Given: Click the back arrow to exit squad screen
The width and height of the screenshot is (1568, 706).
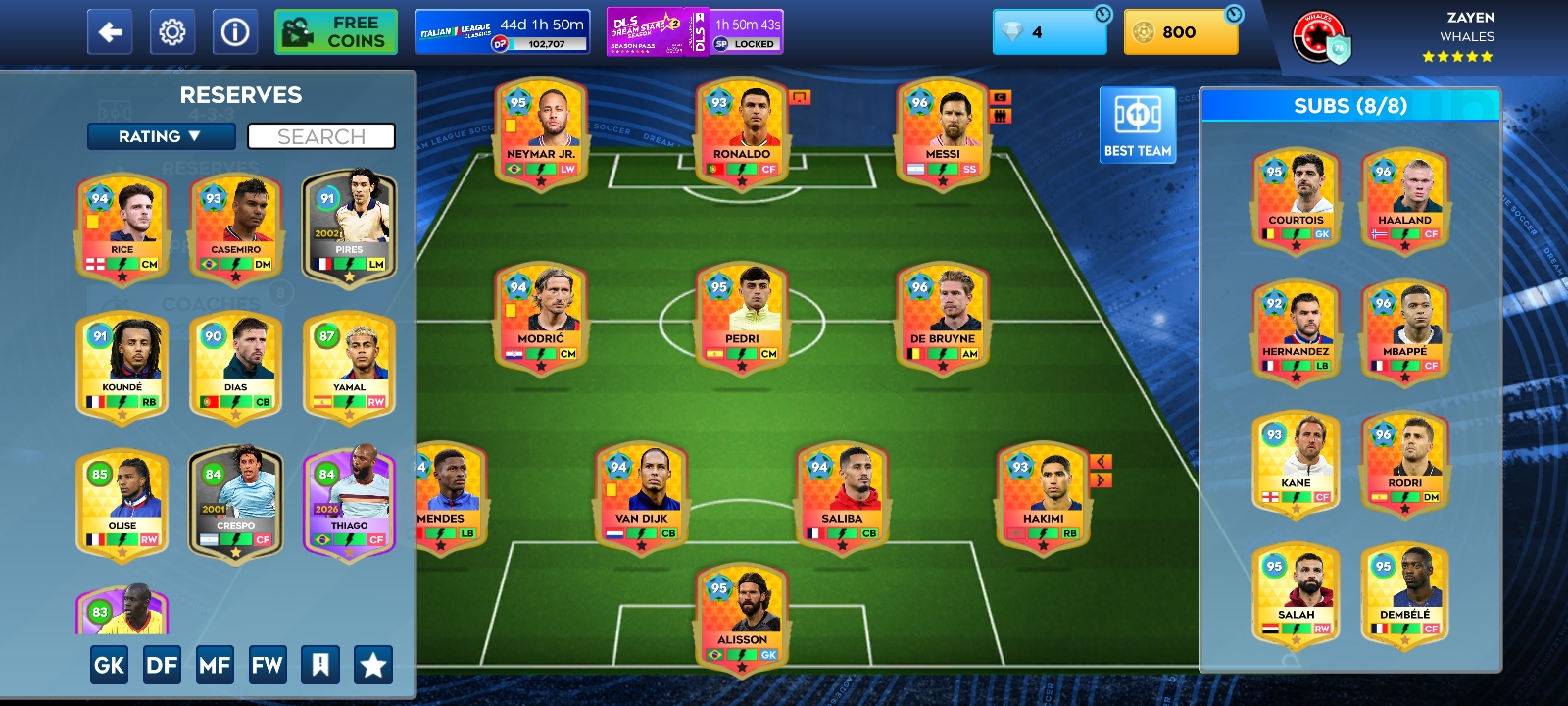Looking at the screenshot, I should (x=110, y=30).
